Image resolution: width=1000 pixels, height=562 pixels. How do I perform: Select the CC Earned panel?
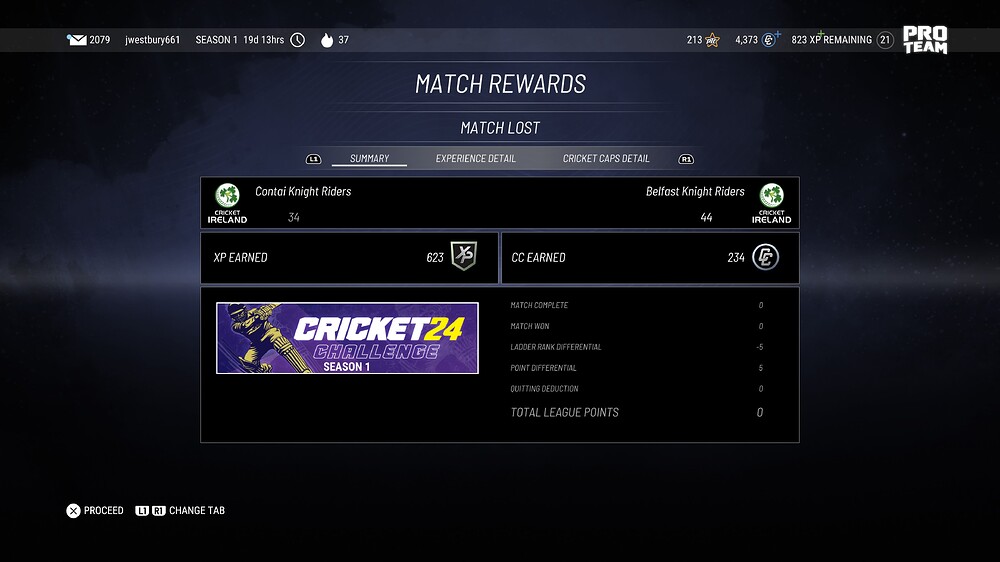pos(649,257)
